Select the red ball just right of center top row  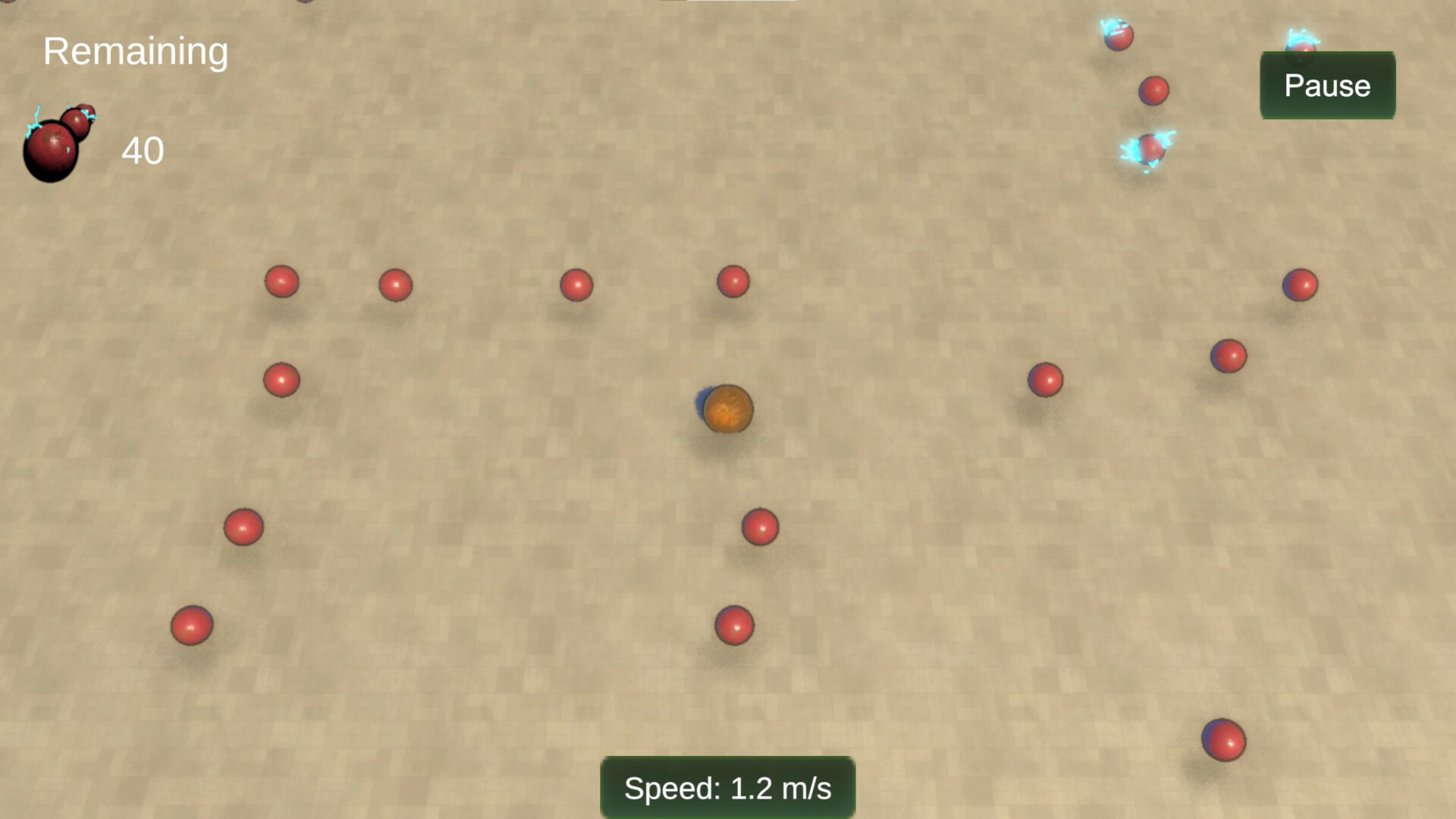[x=733, y=281]
